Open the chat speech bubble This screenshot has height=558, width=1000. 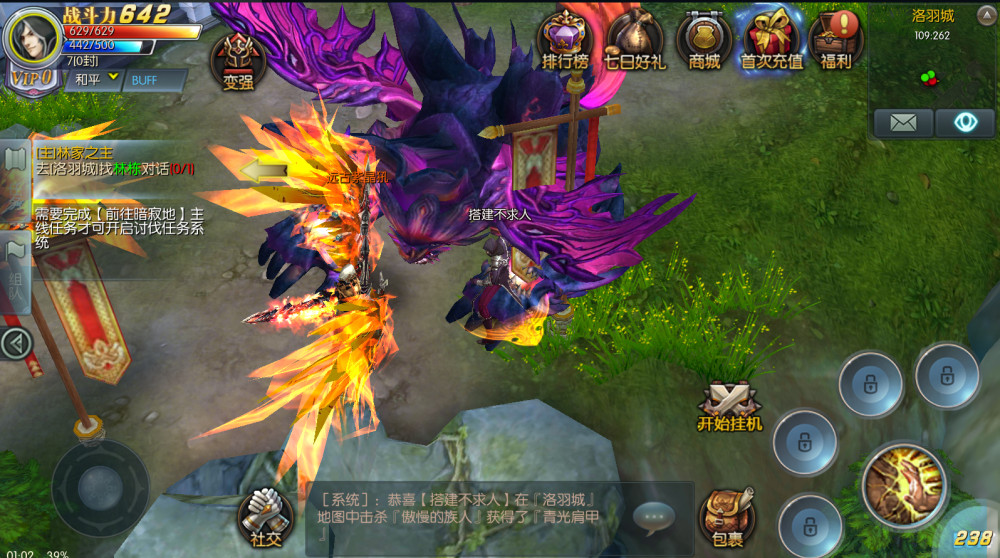pos(653,516)
